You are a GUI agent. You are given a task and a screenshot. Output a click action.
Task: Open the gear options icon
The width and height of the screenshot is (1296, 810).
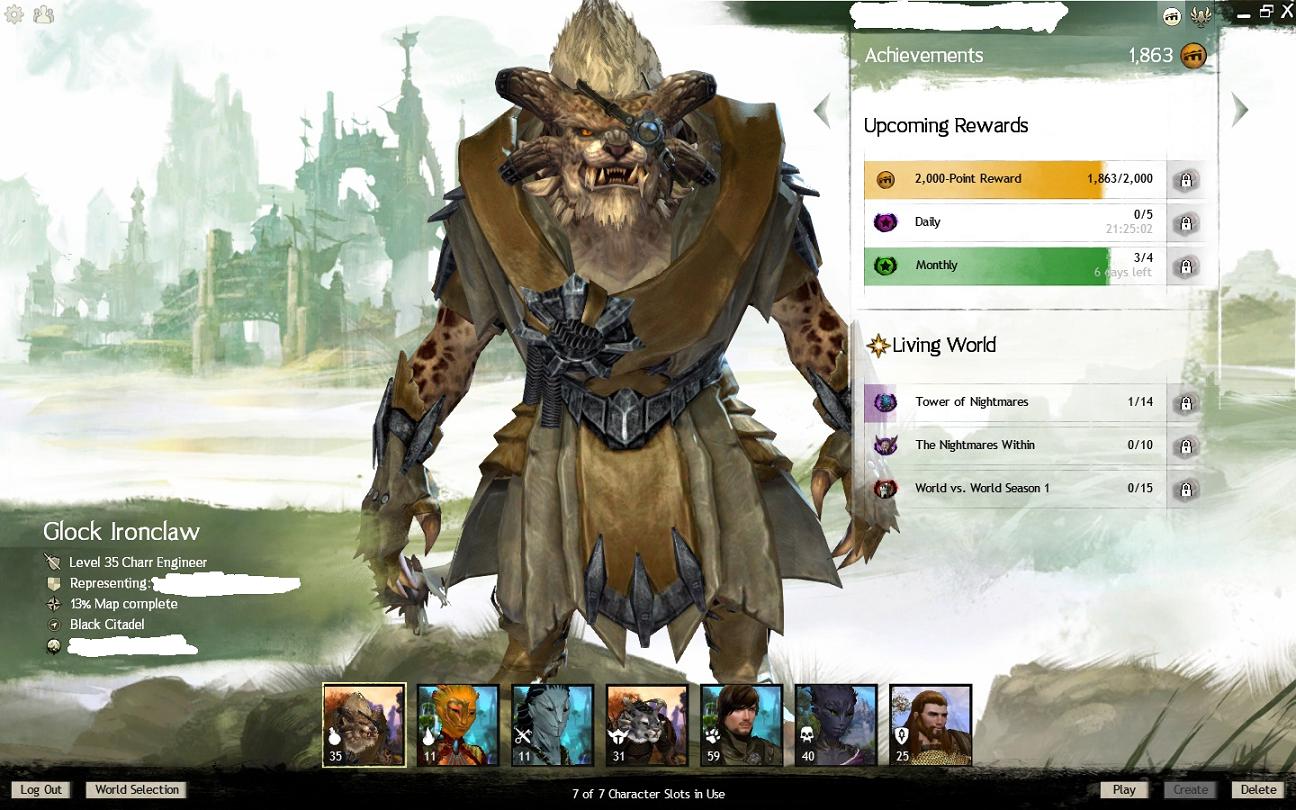15,14
